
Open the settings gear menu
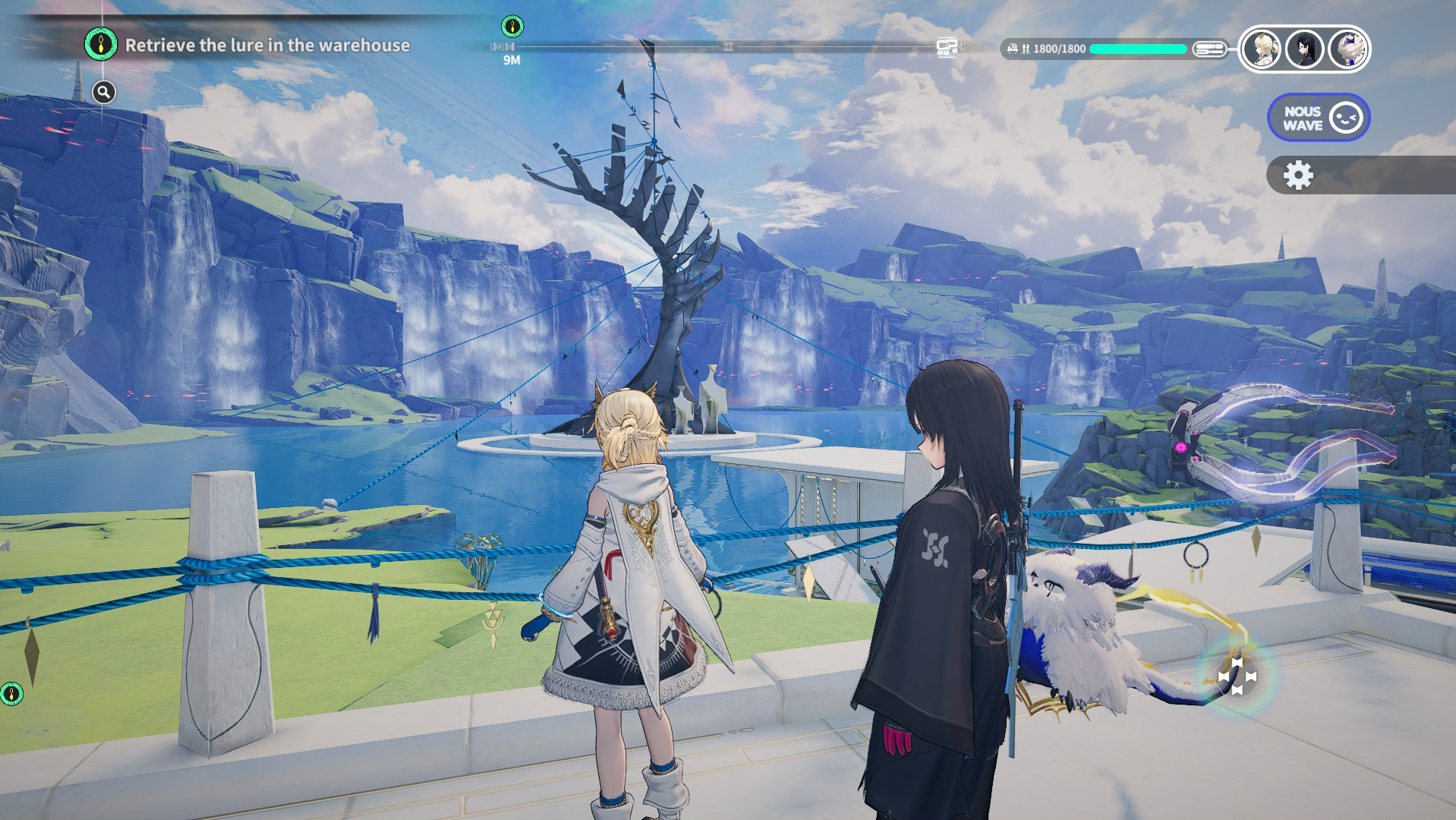pos(1298,175)
